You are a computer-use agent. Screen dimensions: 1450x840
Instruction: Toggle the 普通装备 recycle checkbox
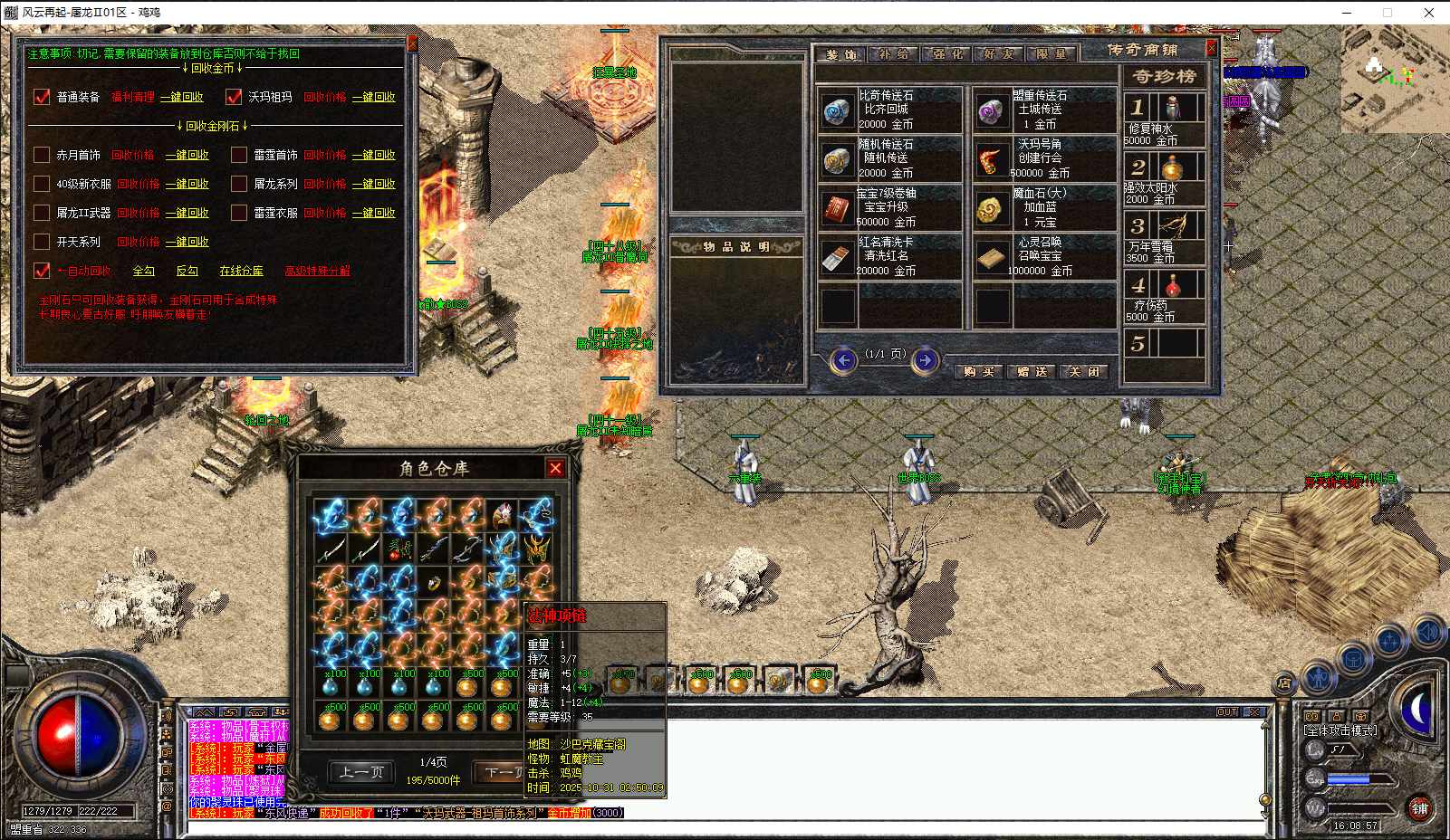tap(42, 97)
